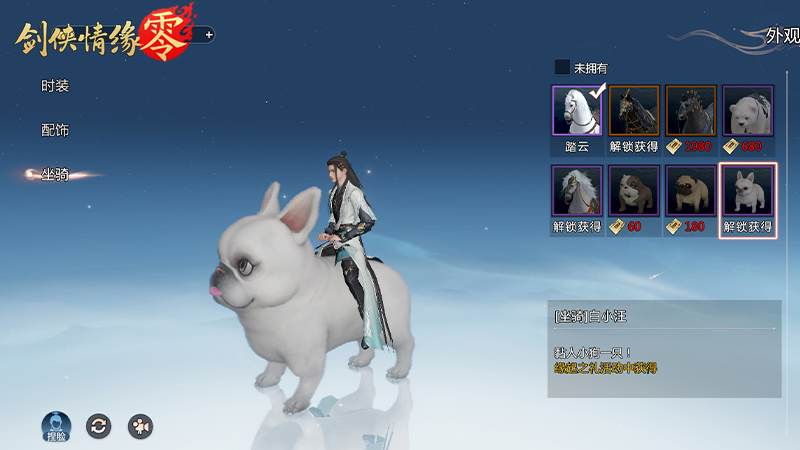Pick the black horse priced 1980
This screenshot has width=800, height=450.
click(691, 112)
